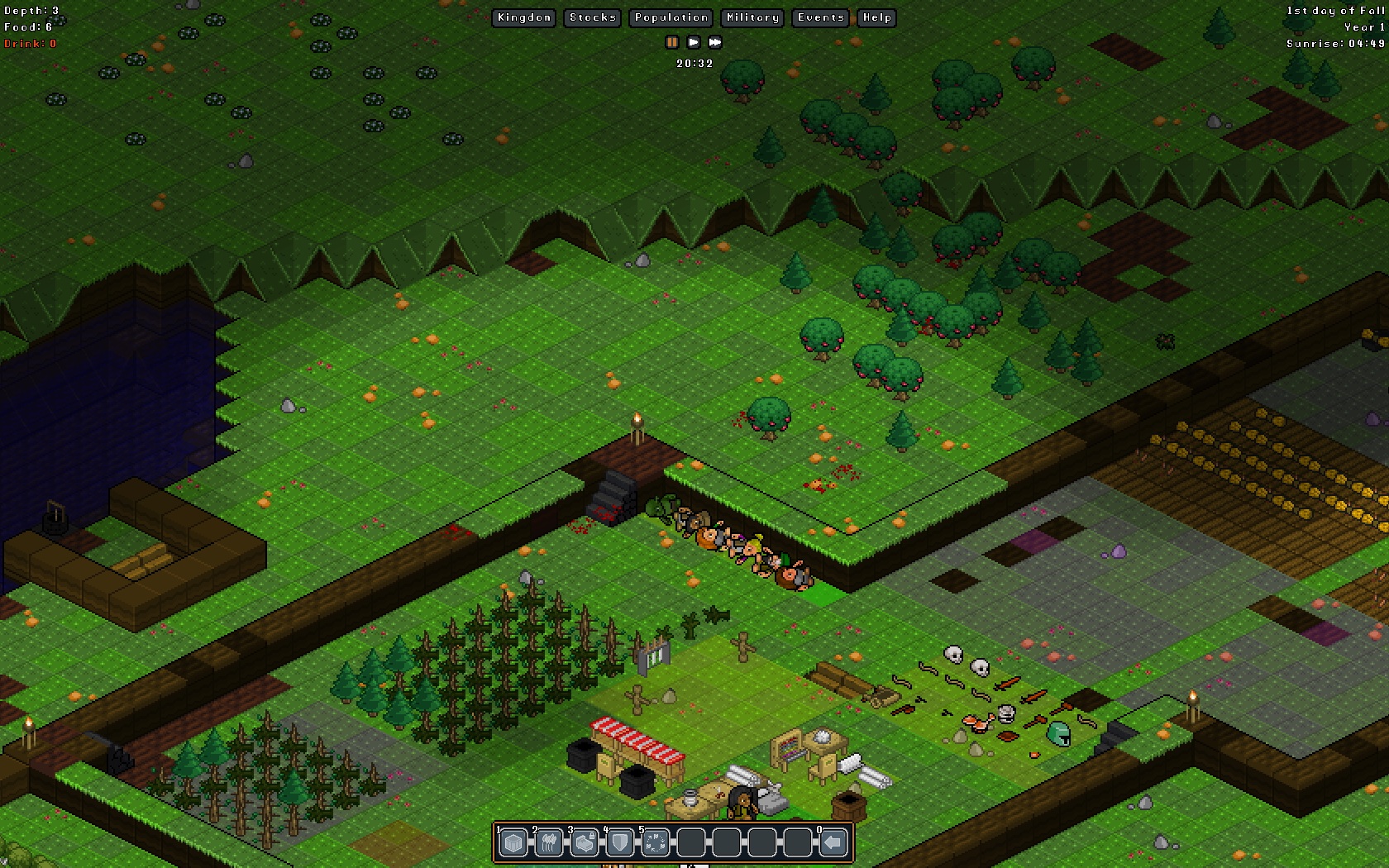Switch to fast-forward speed
This screenshot has height=868, width=1389.
click(x=715, y=42)
